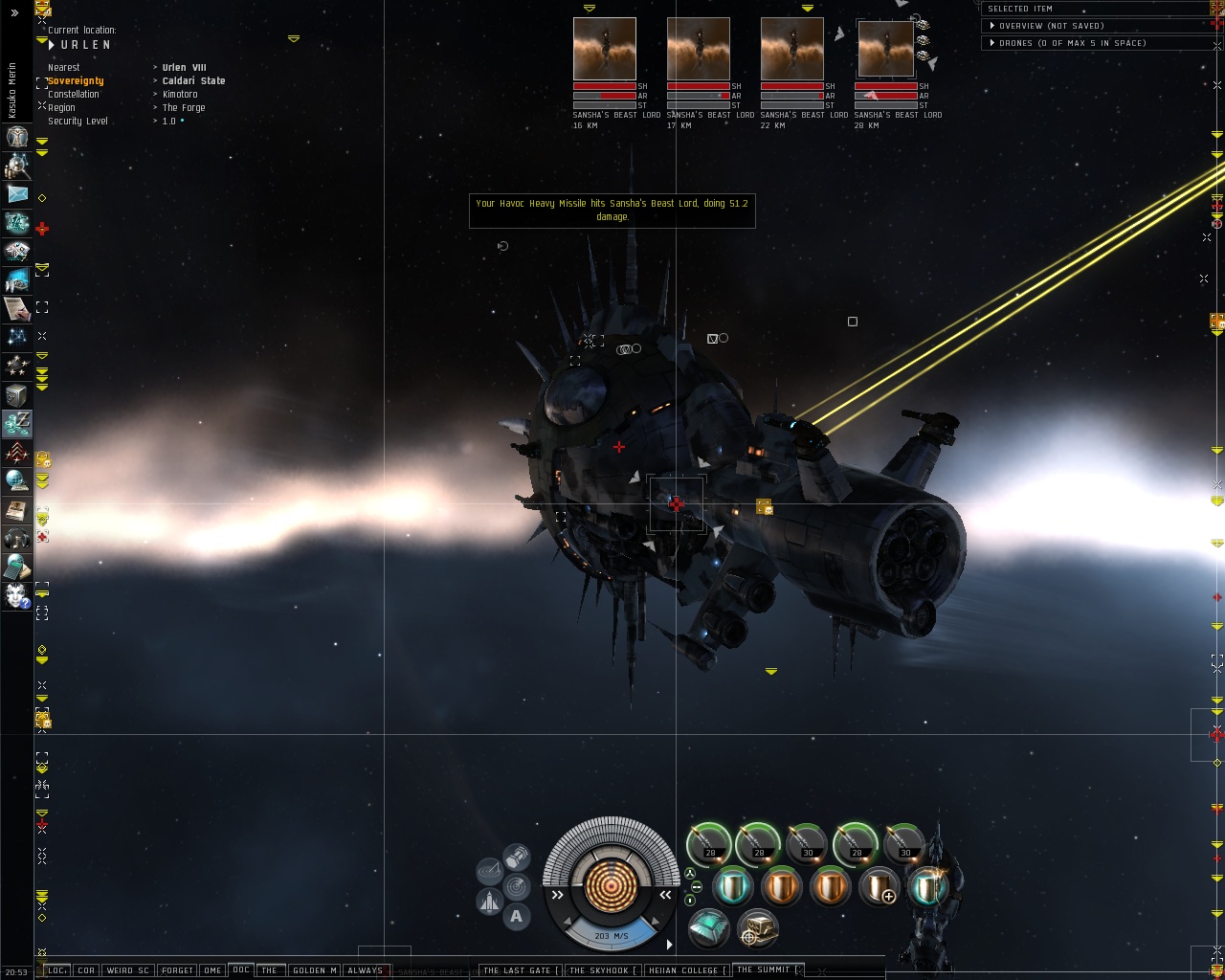Expand the Neocom sidebar with the double arrow

(x=14, y=13)
